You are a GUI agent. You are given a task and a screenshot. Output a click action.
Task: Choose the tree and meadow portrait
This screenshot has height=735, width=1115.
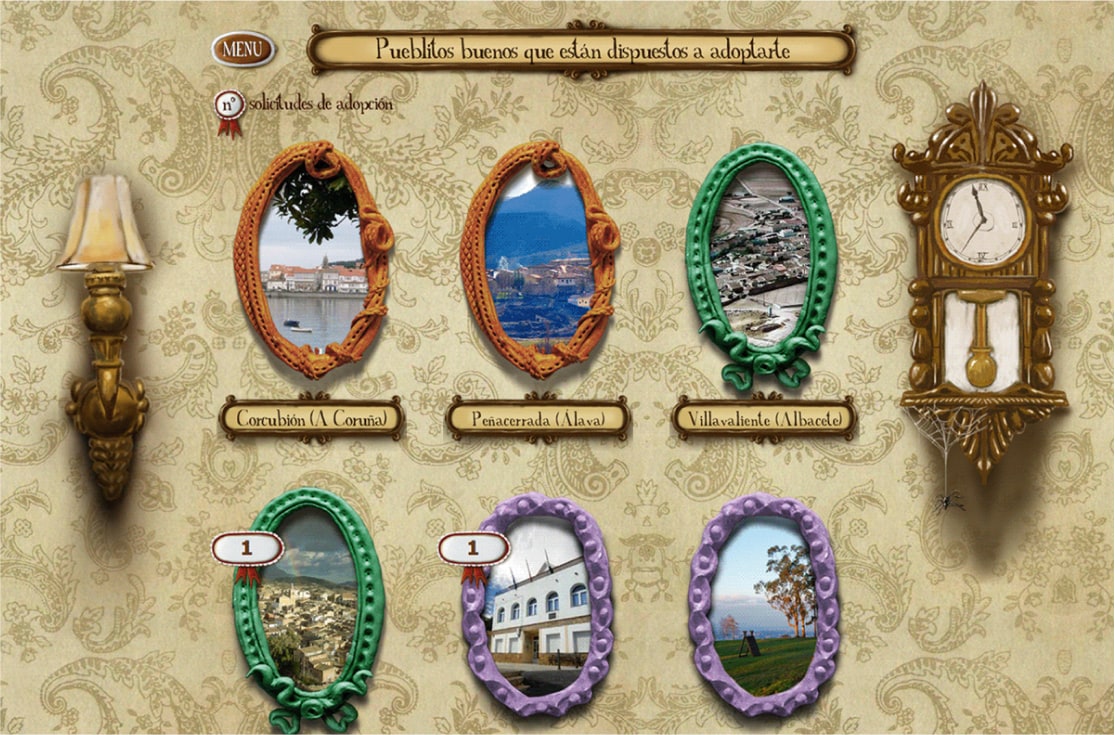pyautogui.click(x=765, y=607)
